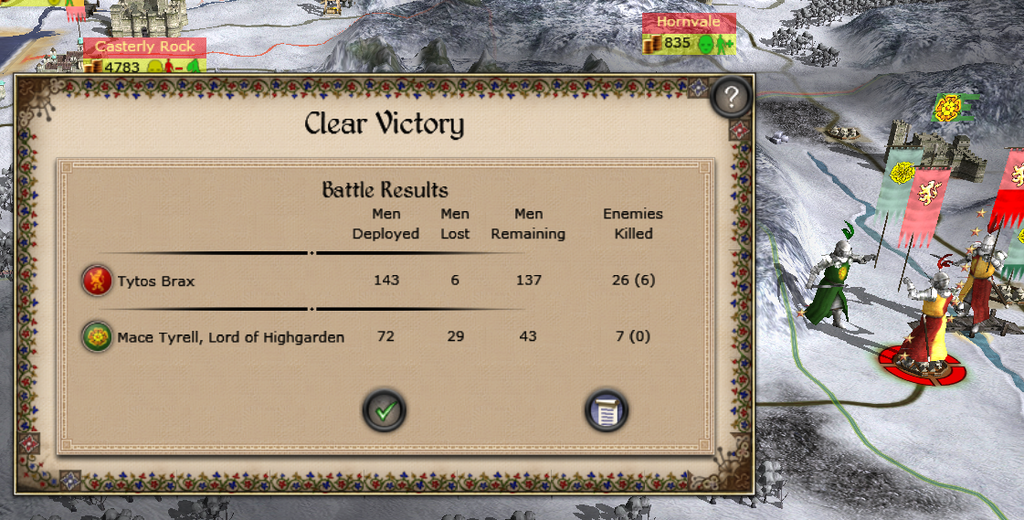The height and width of the screenshot is (520, 1024).
Task: Open the detailed battle report scroll
Action: click(606, 410)
